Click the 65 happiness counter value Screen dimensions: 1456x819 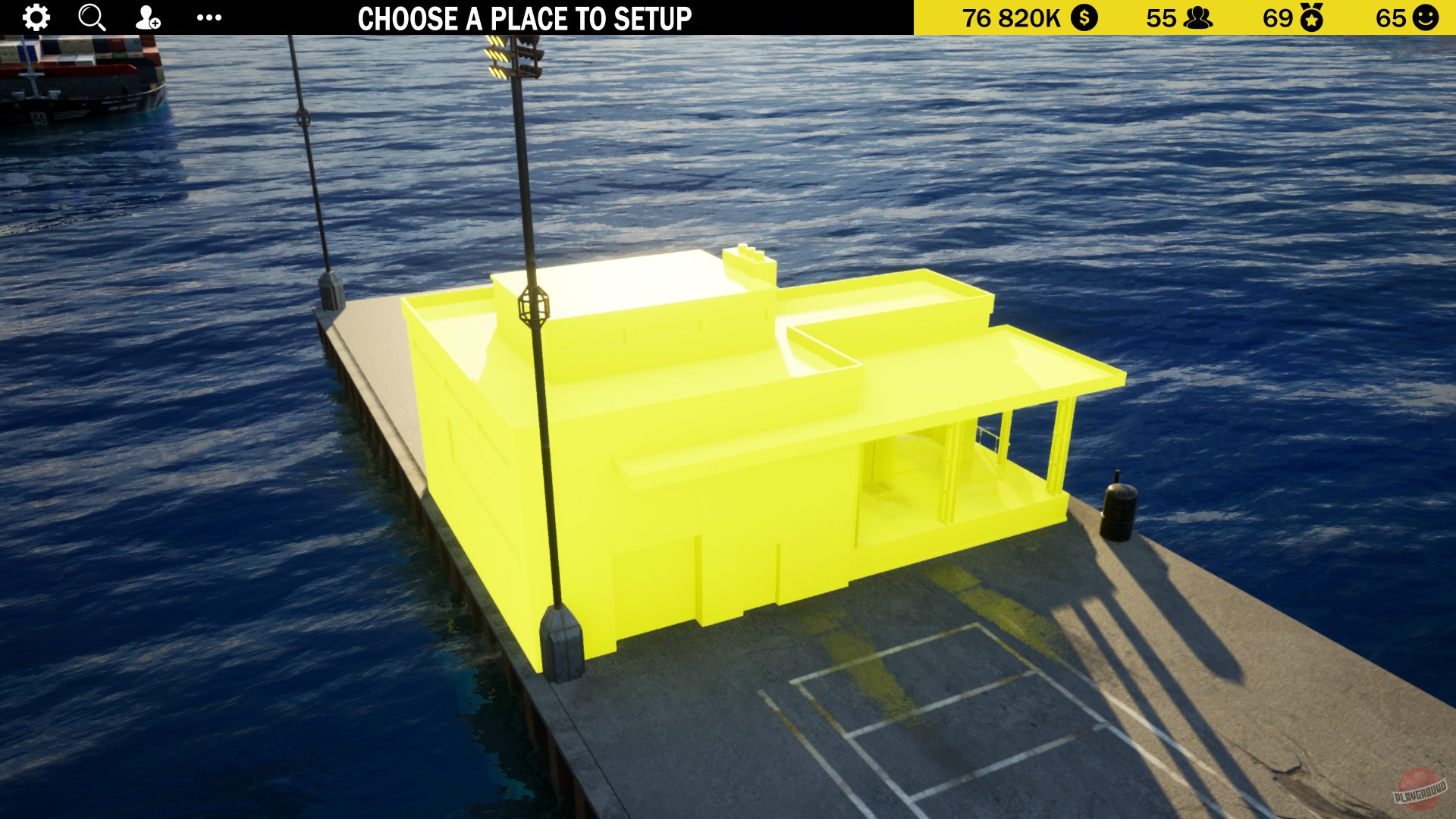tap(1392, 17)
